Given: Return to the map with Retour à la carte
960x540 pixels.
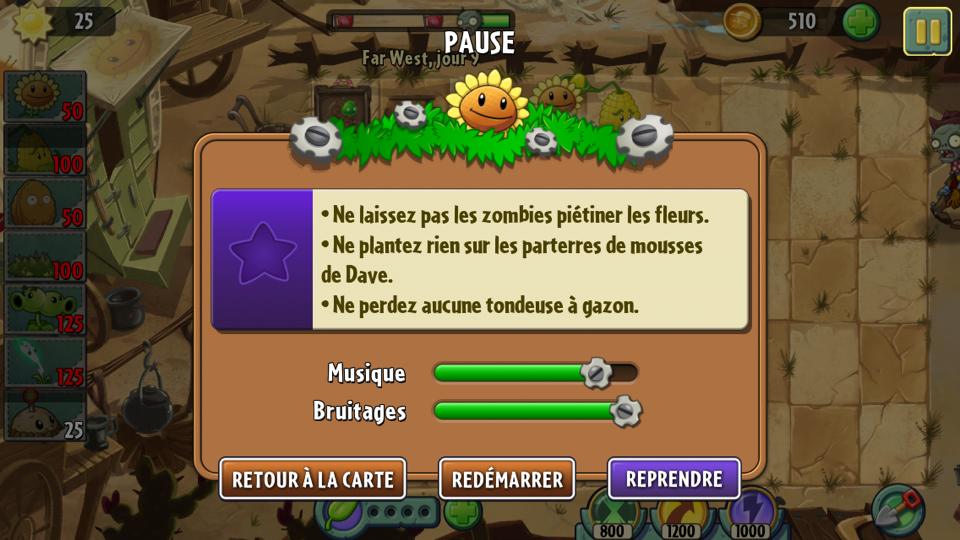Looking at the screenshot, I should [312, 479].
